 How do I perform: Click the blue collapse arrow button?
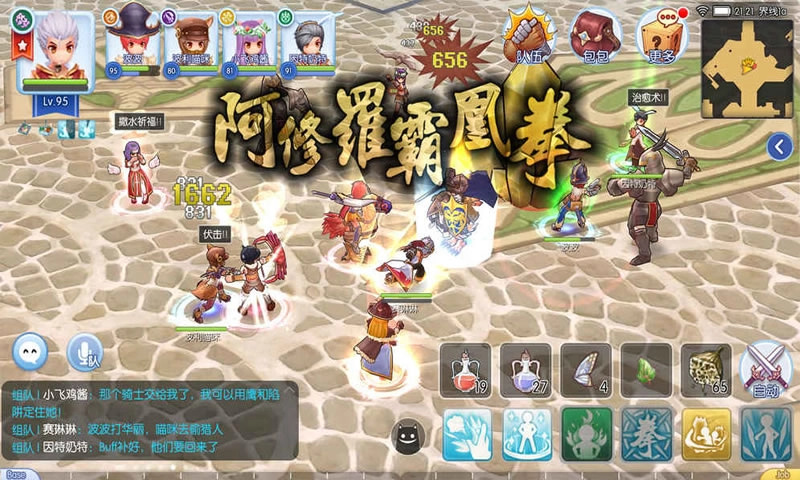[x=780, y=148]
